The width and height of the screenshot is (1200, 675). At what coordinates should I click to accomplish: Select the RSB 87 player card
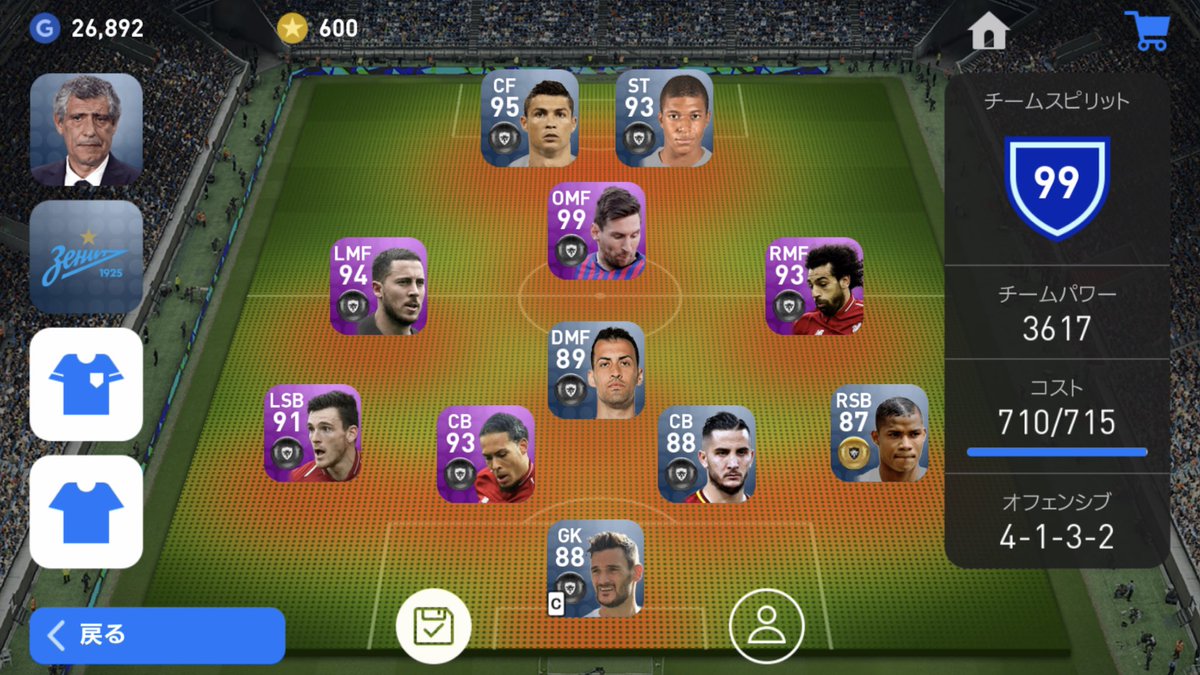tap(880, 434)
